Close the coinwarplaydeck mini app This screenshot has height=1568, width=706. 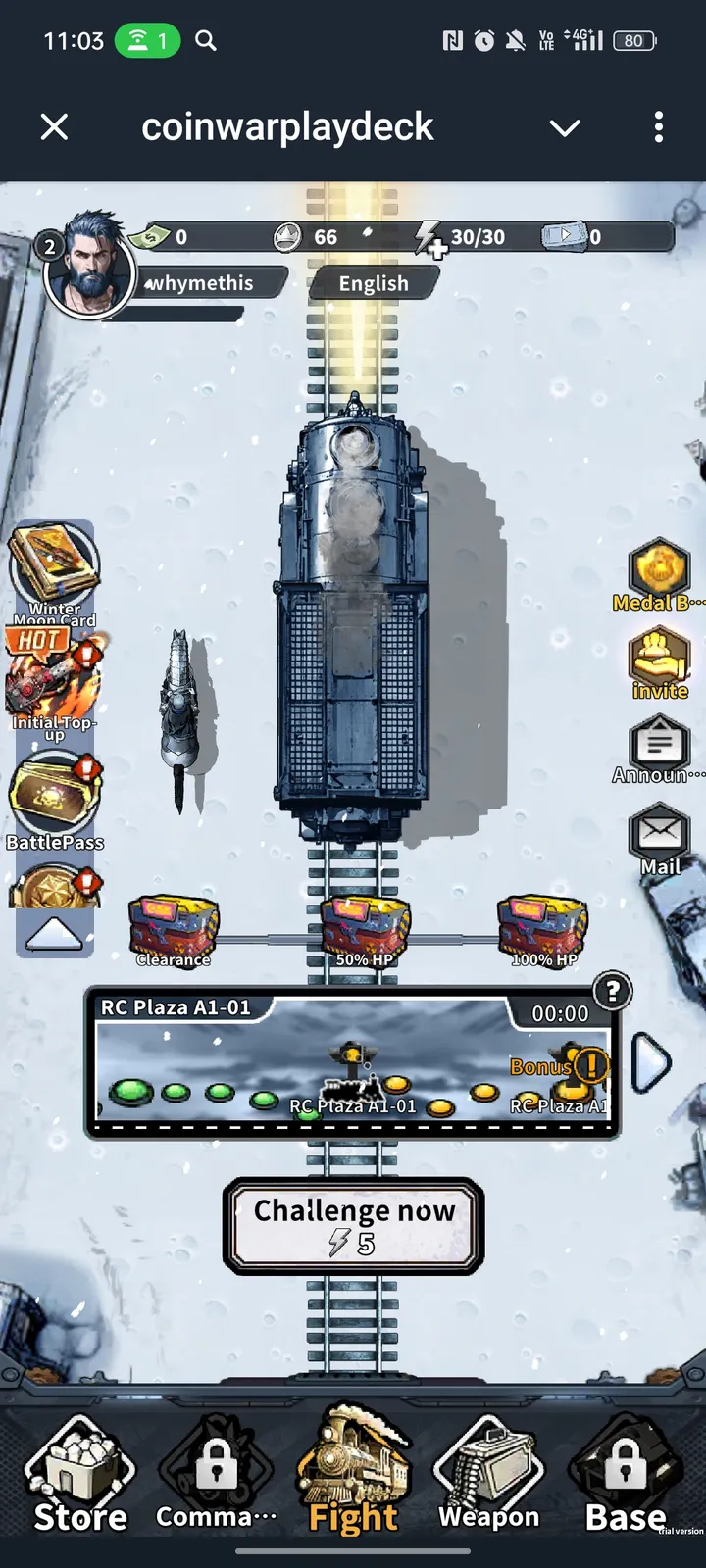click(x=55, y=126)
